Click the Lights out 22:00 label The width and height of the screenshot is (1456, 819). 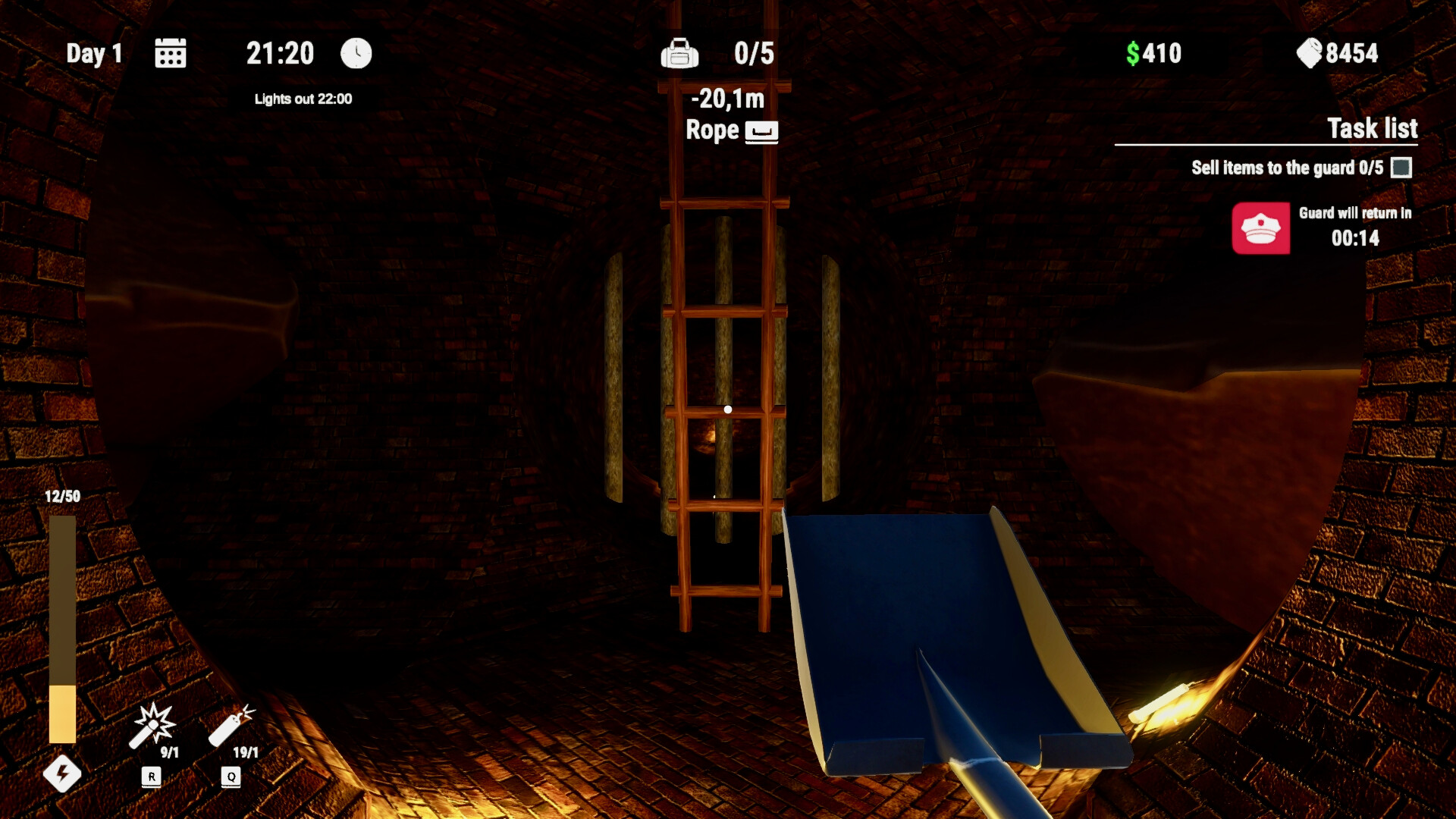coord(303,99)
